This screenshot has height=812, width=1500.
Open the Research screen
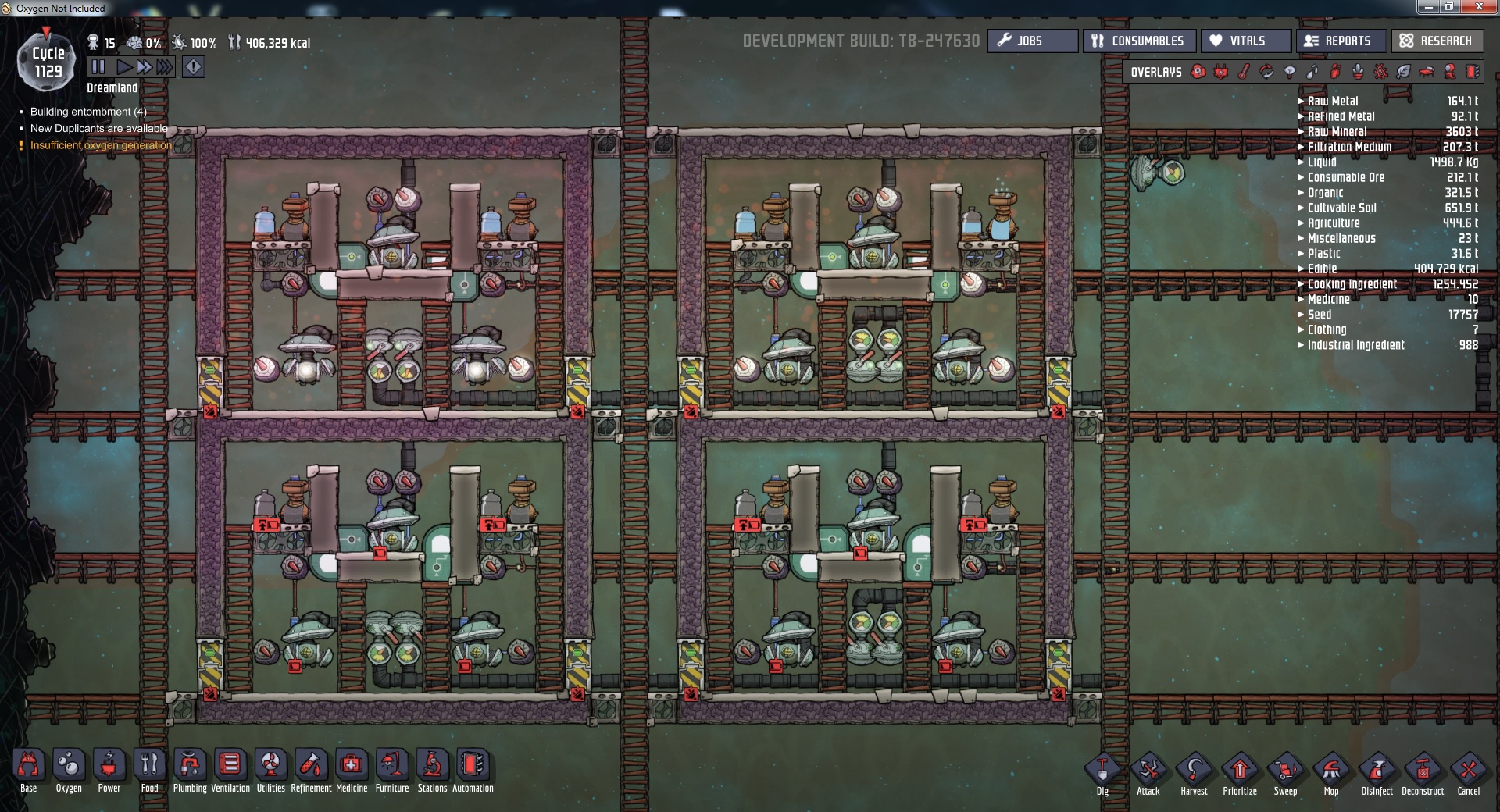(1437, 41)
